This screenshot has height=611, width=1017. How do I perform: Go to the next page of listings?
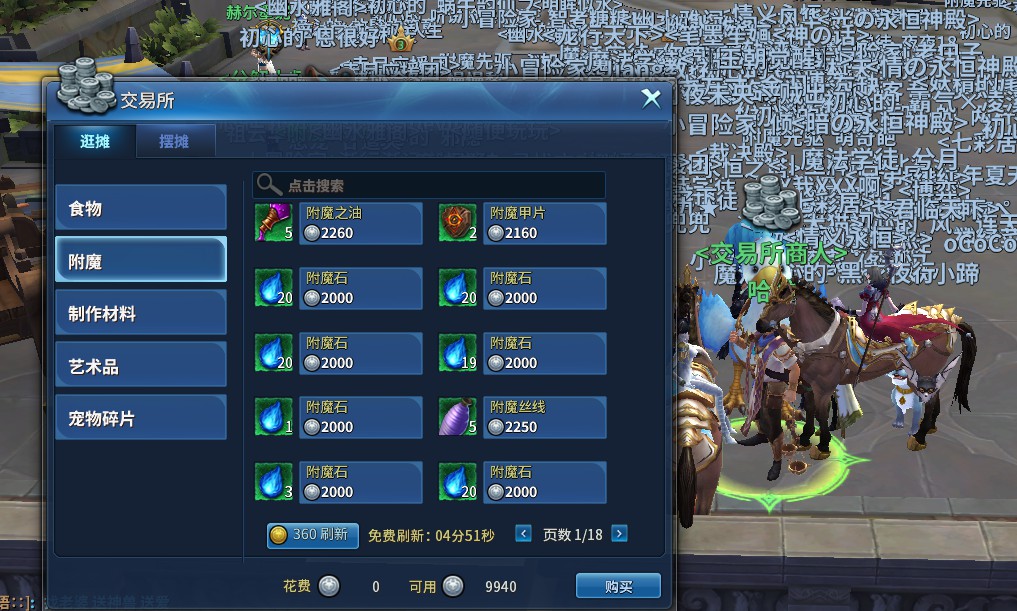[619, 534]
